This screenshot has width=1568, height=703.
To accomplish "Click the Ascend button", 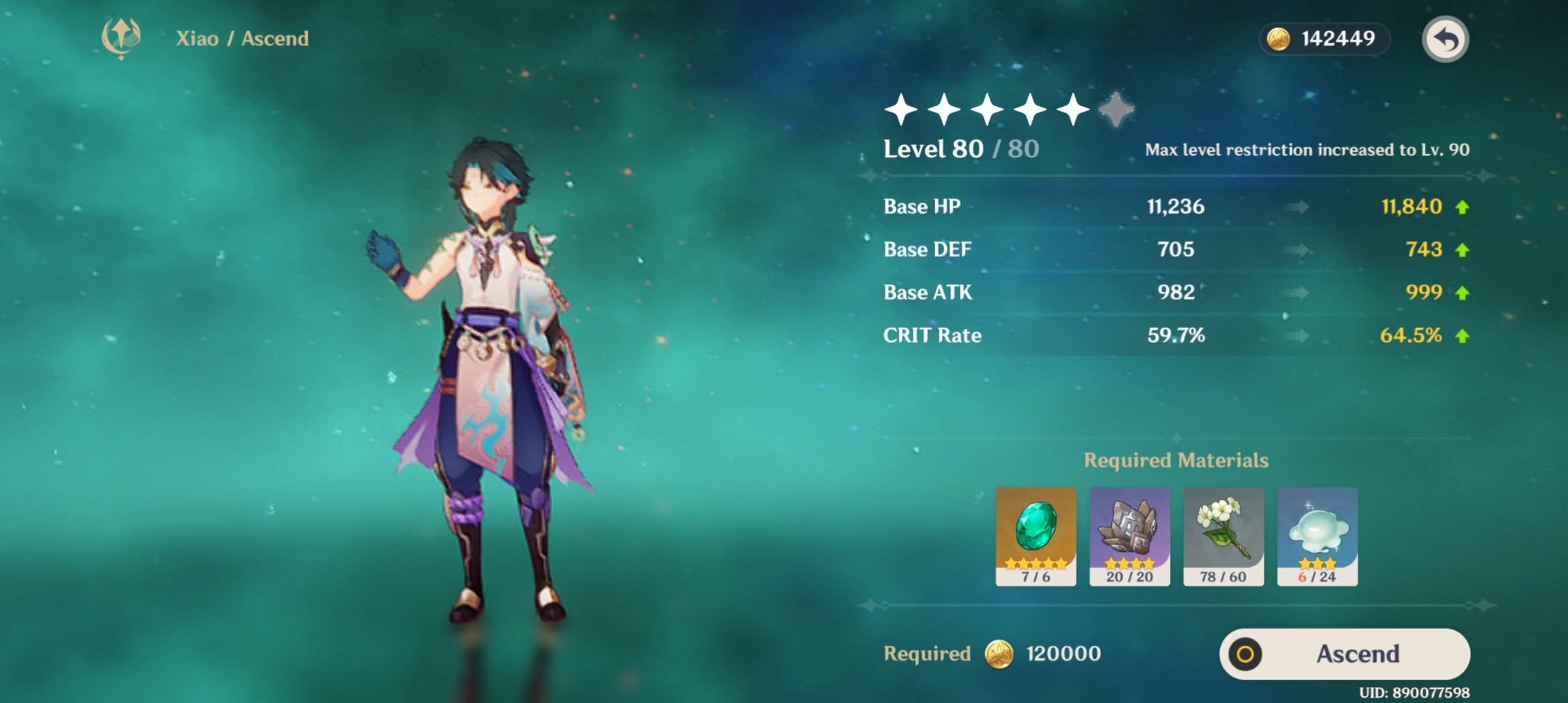I will click(x=1344, y=654).
